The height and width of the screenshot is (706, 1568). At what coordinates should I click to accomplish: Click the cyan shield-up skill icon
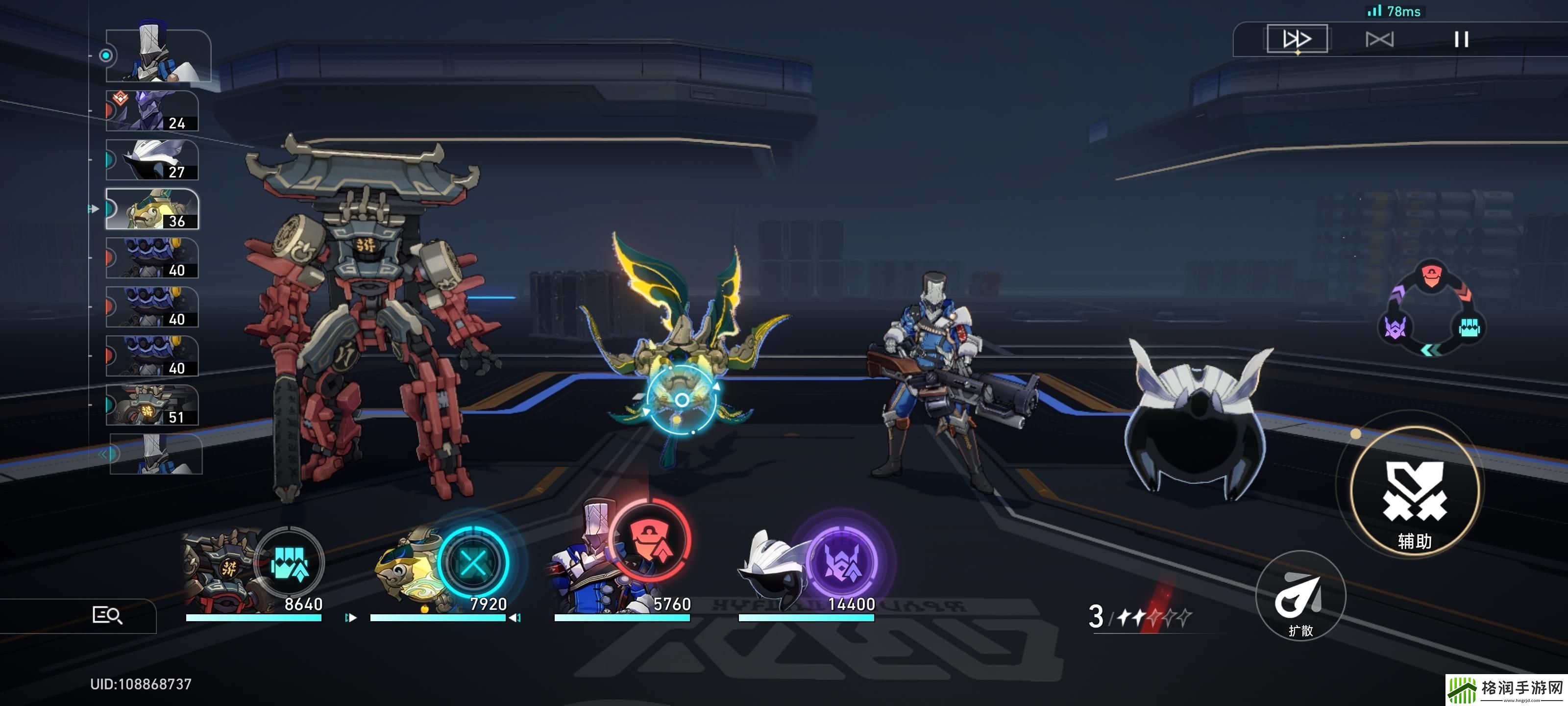point(290,562)
